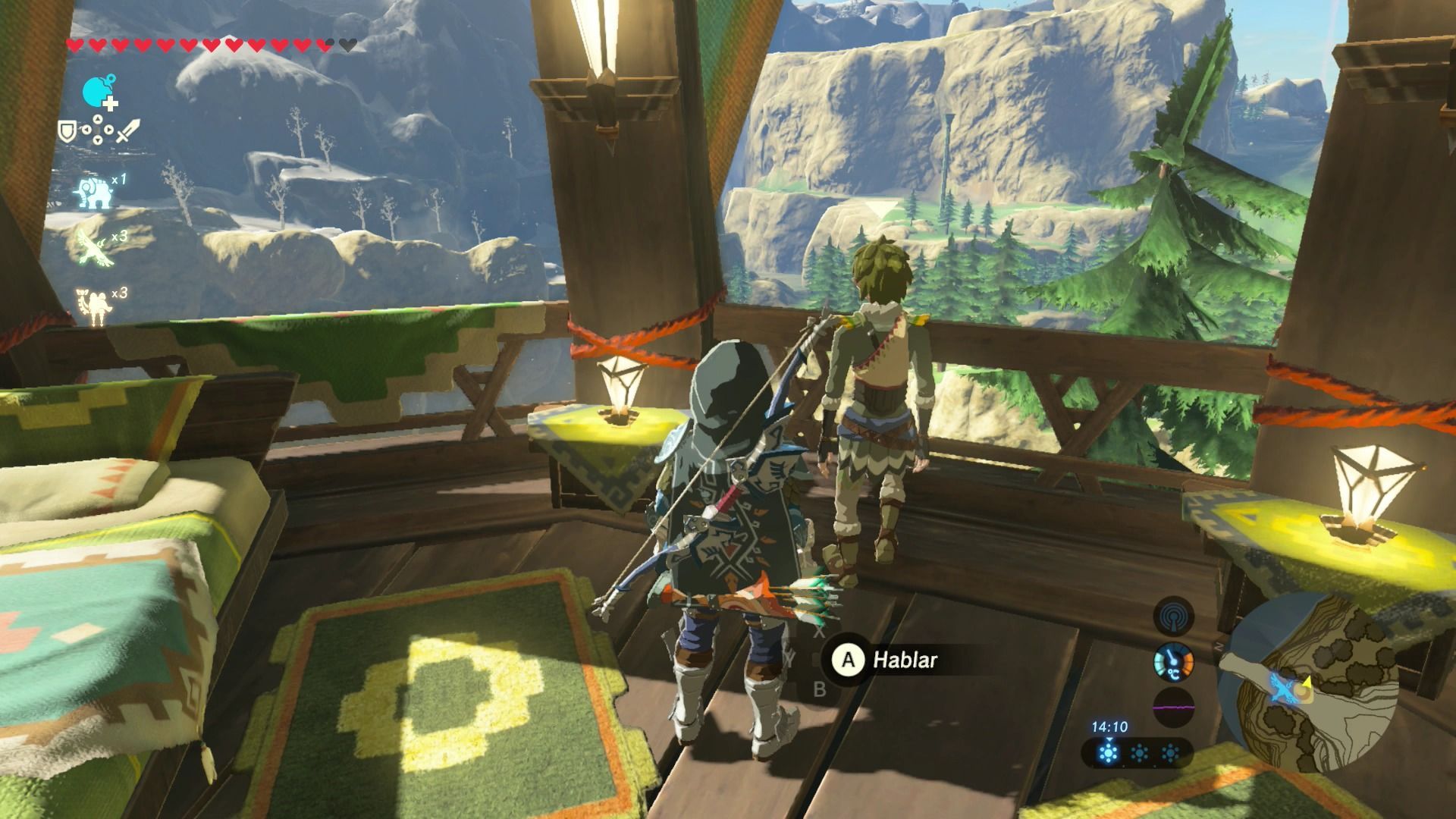Choose the Hablar talk prompt label
Viewport: 1456px width, 819px height.
coord(905,660)
